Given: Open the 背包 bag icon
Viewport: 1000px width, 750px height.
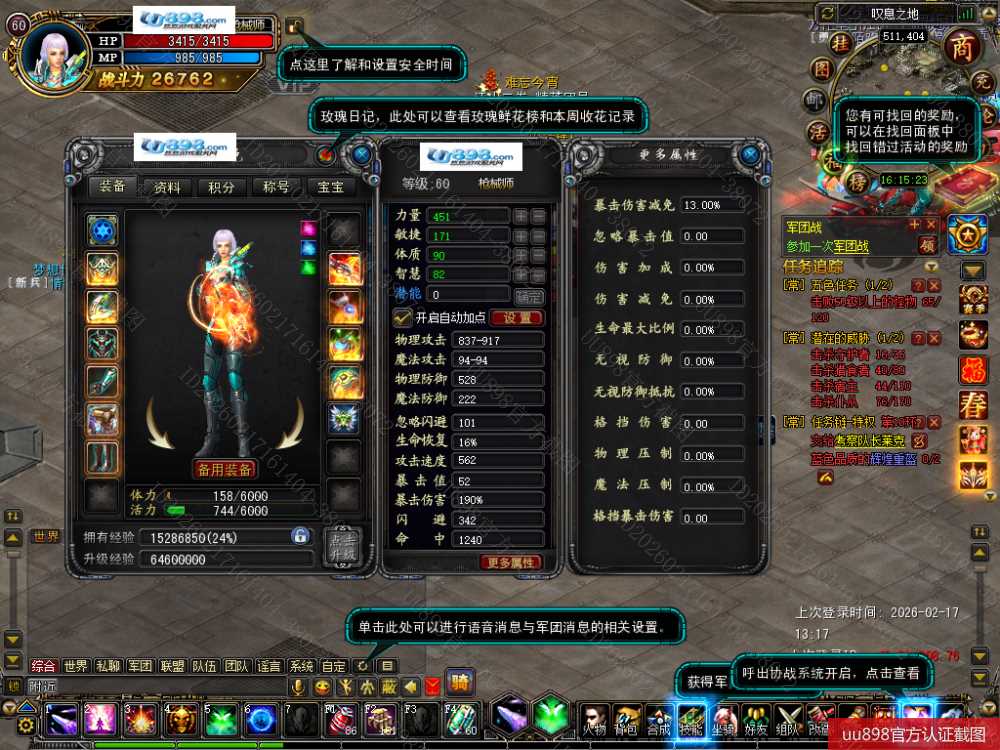Looking at the screenshot, I should [x=626, y=720].
